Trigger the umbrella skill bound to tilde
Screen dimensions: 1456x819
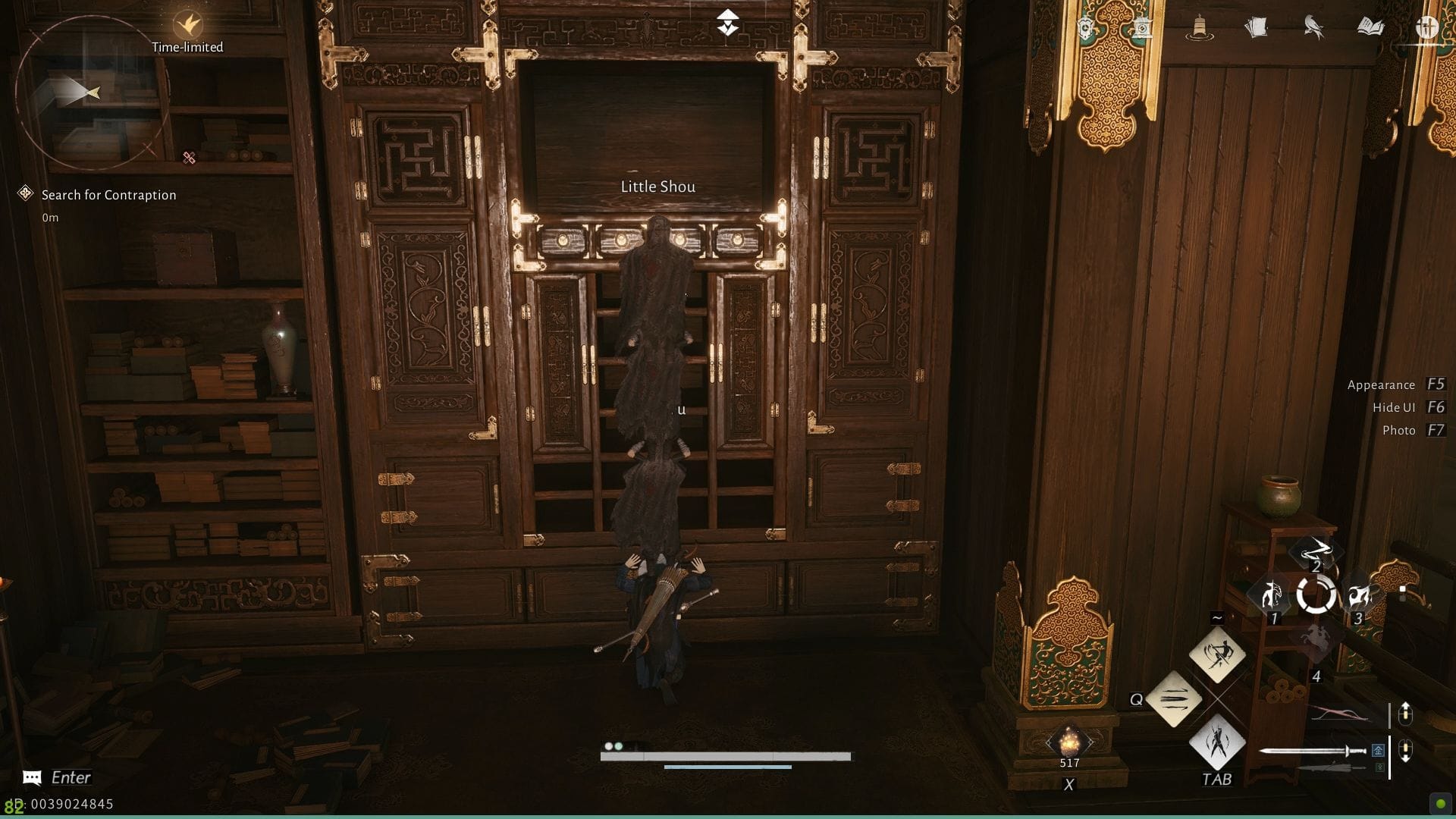point(1217,654)
